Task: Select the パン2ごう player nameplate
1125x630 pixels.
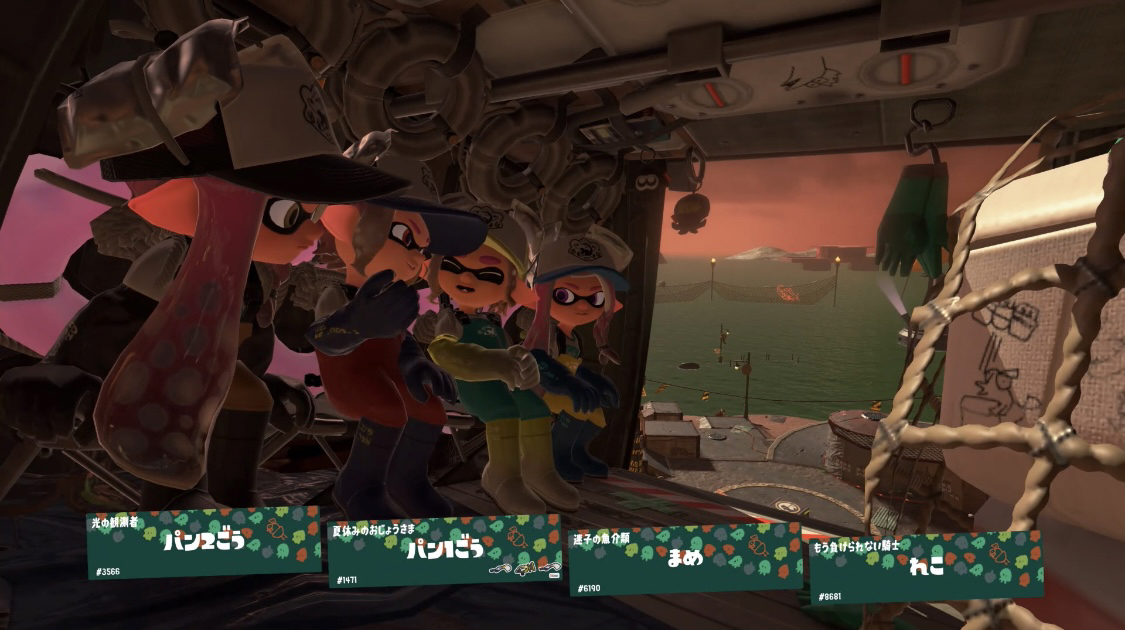Action: [203, 545]
